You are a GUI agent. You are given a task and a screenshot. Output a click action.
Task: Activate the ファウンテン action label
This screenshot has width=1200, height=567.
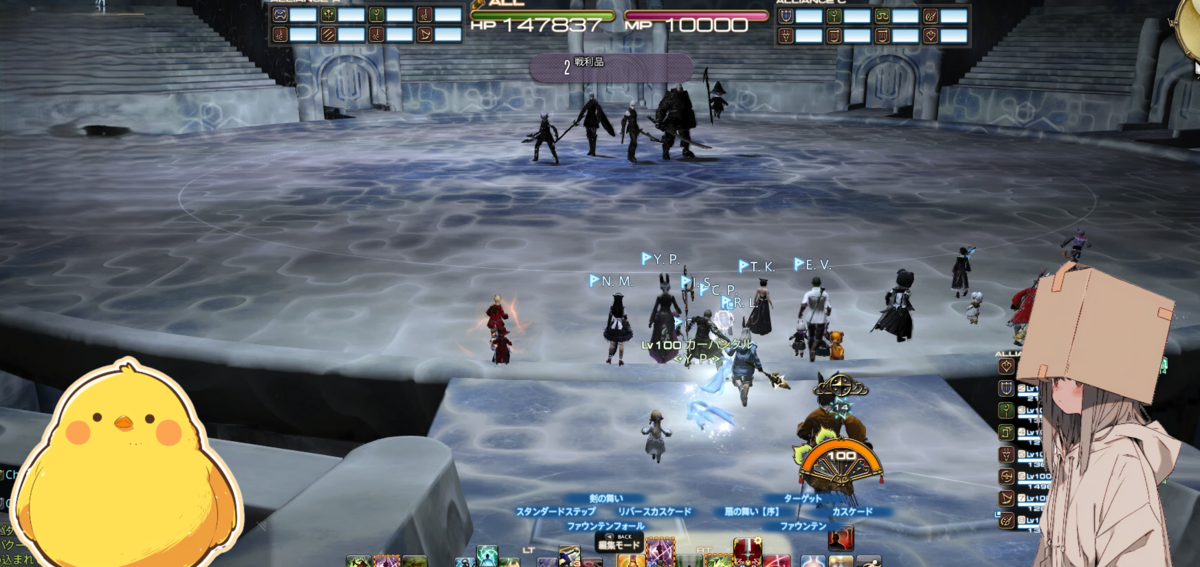803,525
